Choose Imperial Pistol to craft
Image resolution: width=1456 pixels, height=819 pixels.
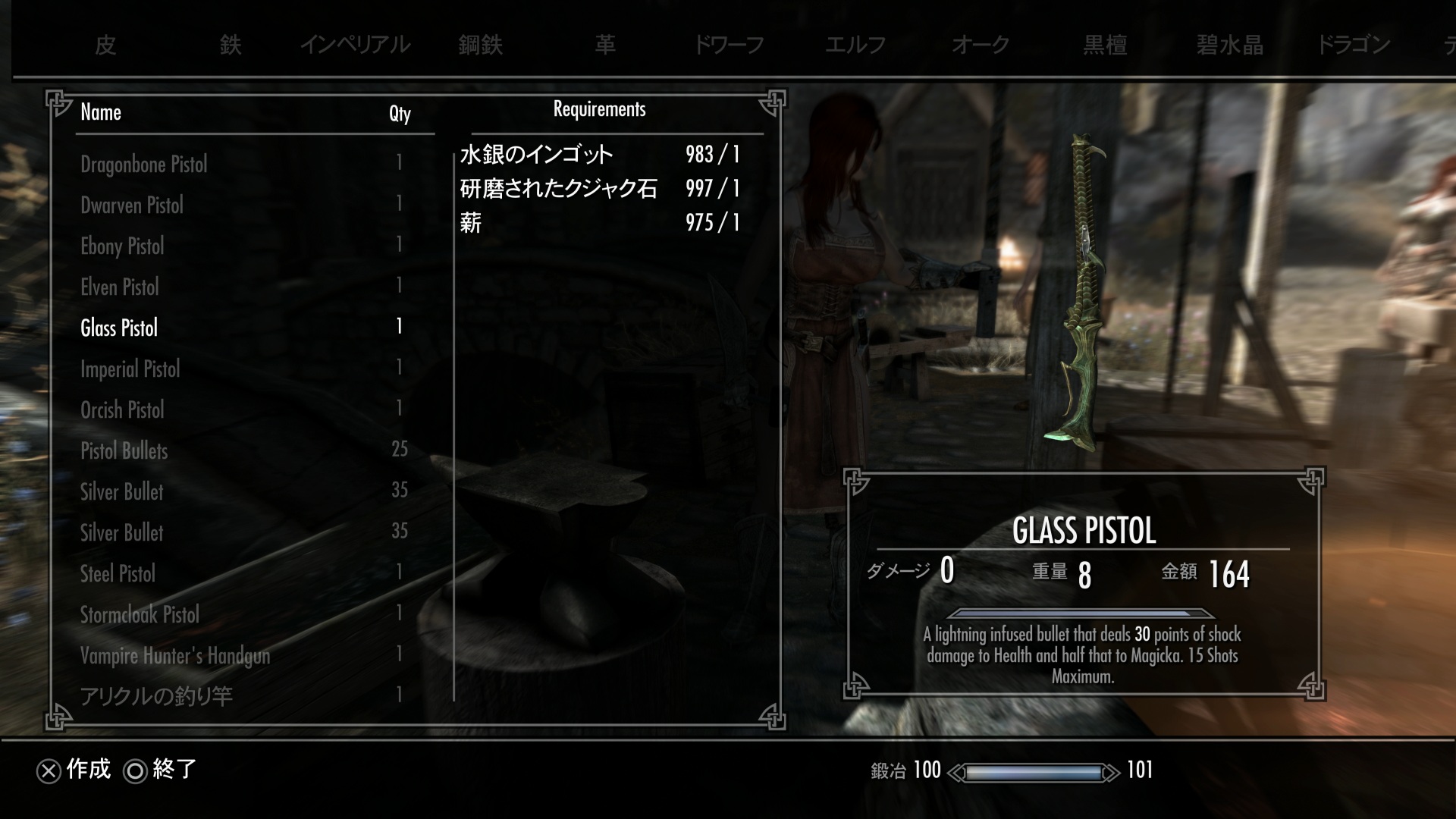(130, 369)
